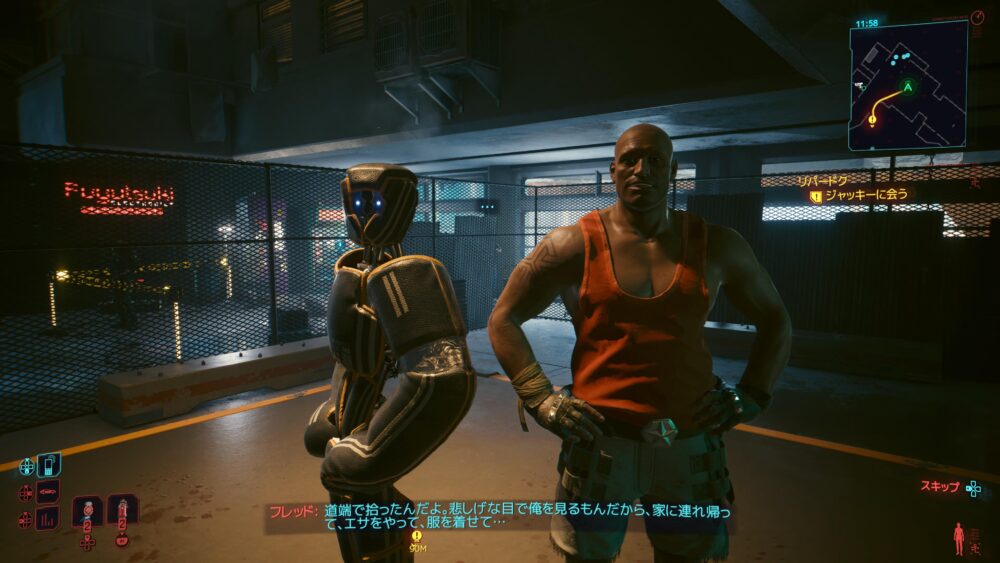The height and width of the screenshot is (563, 1000).
Task: Select the vehicle call car icon
Action: point(48,492)
